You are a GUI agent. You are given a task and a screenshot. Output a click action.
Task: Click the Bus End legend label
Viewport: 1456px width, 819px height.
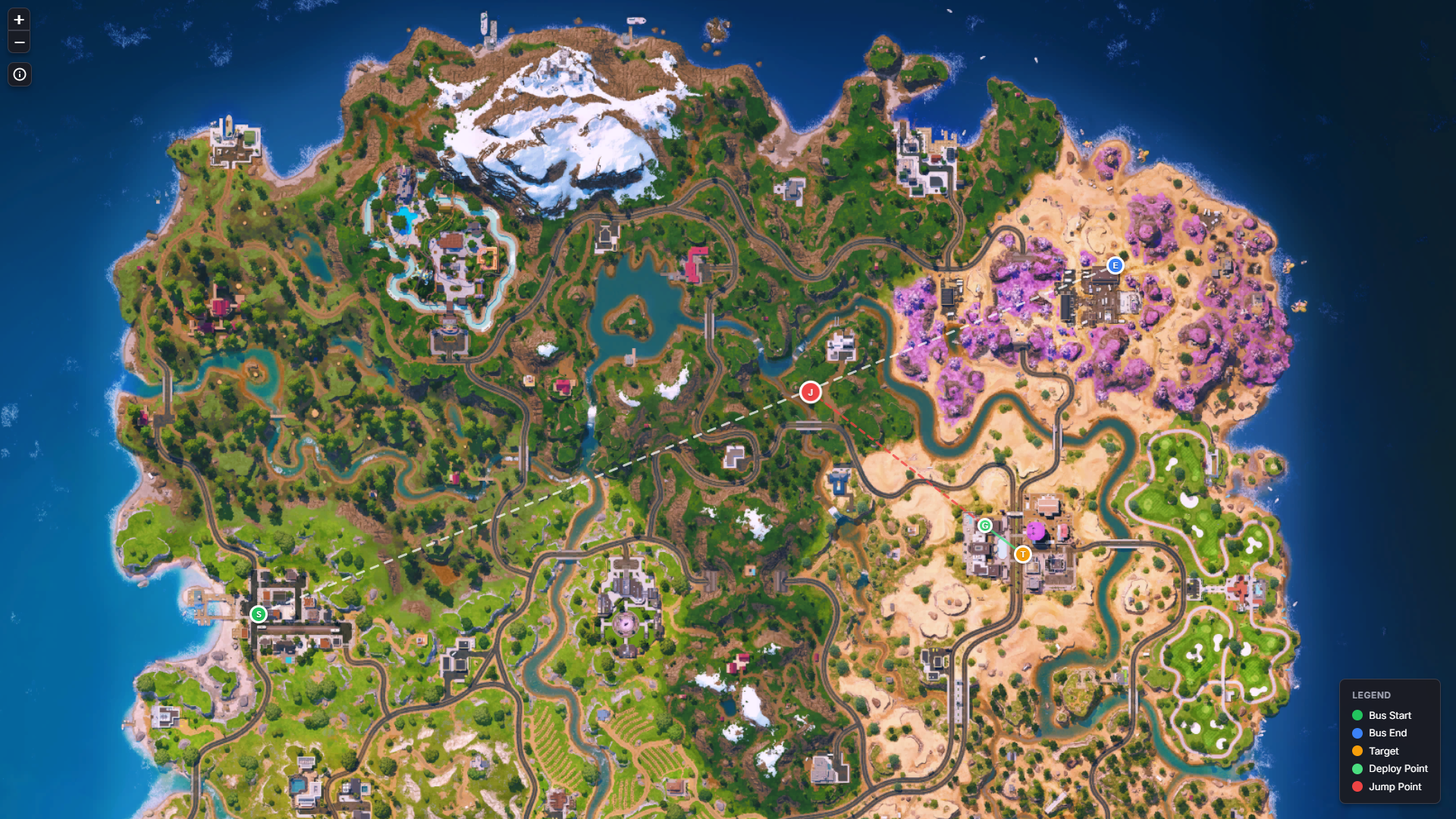point(1386,733)
